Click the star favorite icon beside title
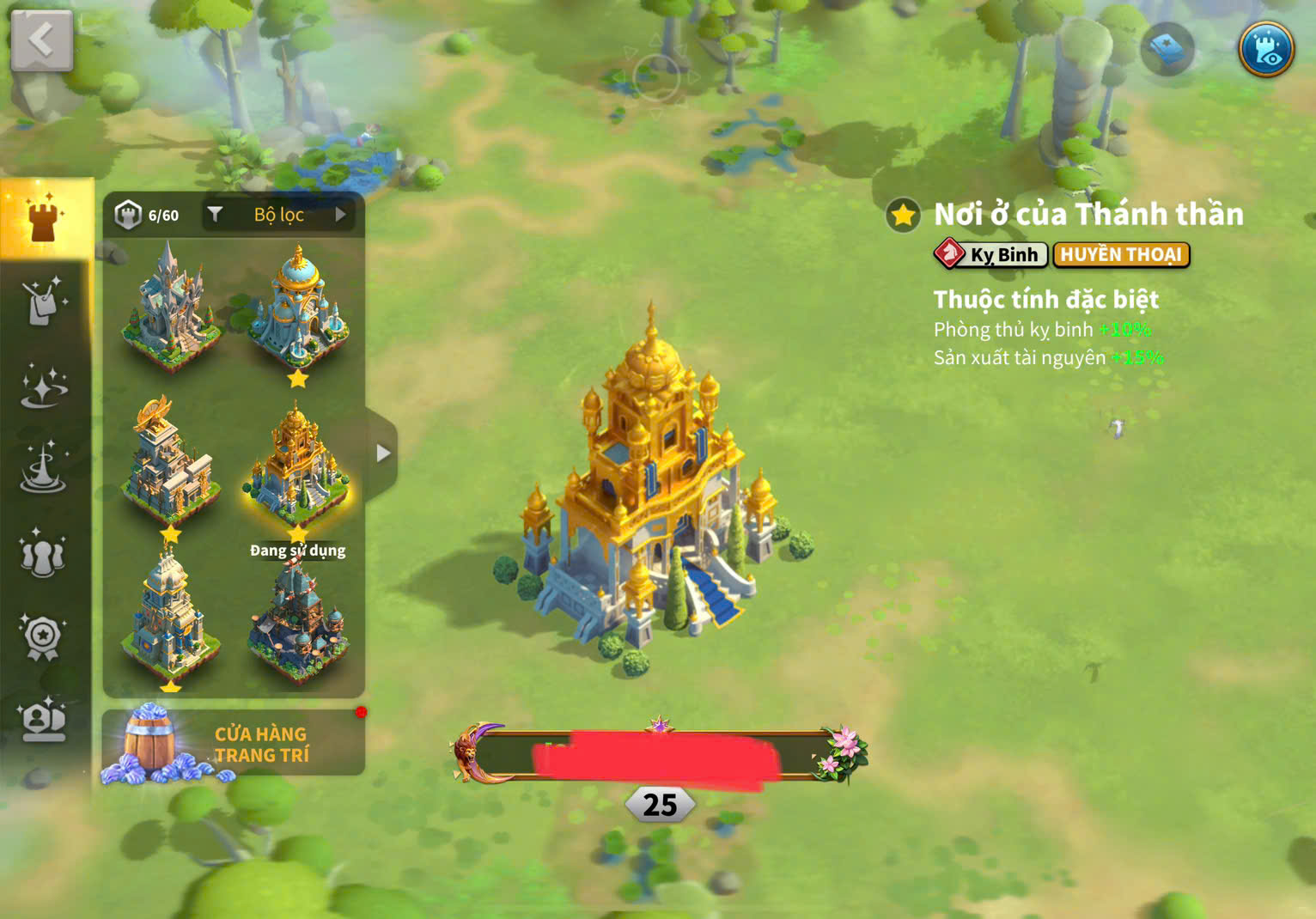 [x=904, y=216]
